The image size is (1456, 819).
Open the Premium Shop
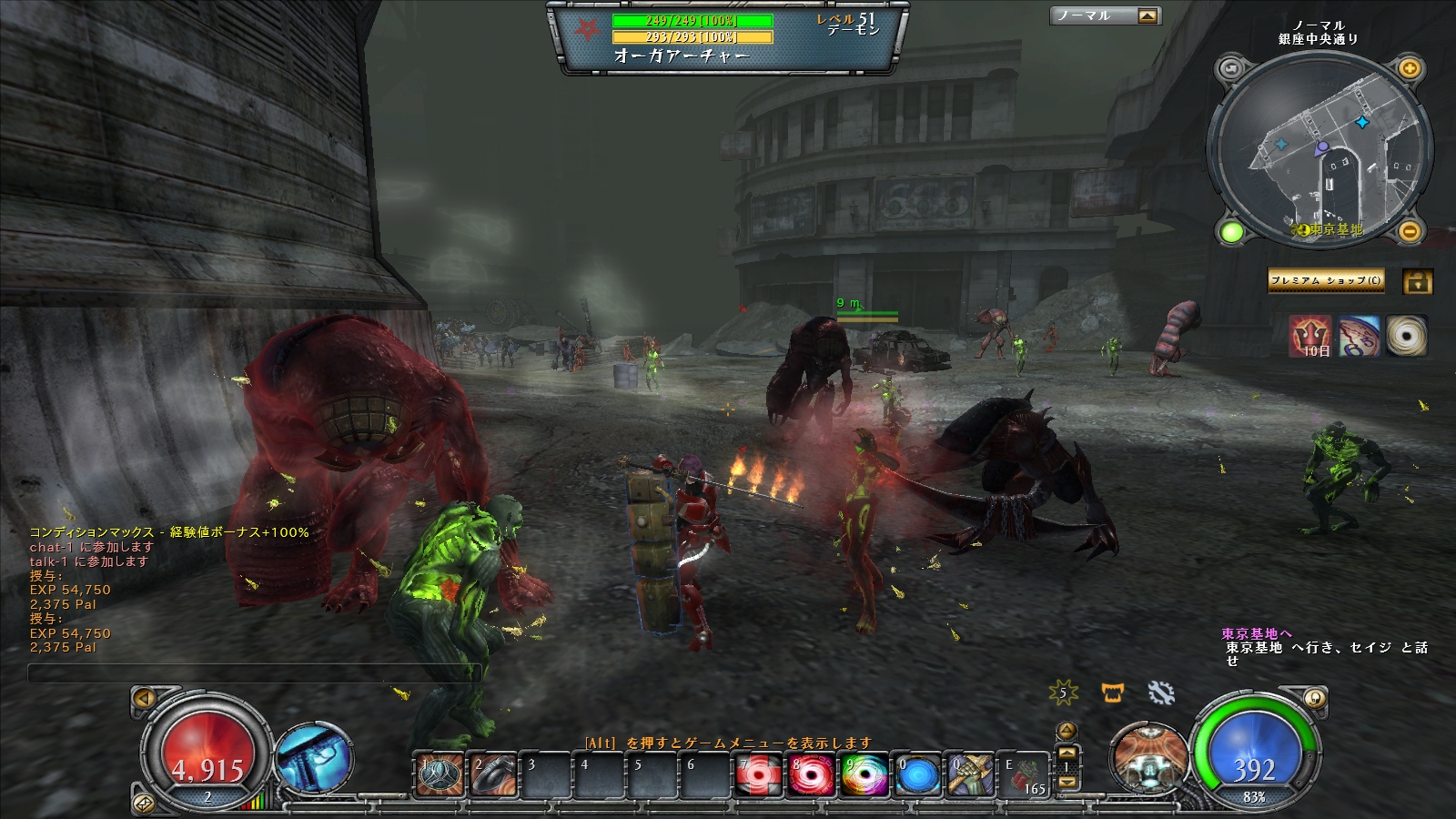[1325, 280]
